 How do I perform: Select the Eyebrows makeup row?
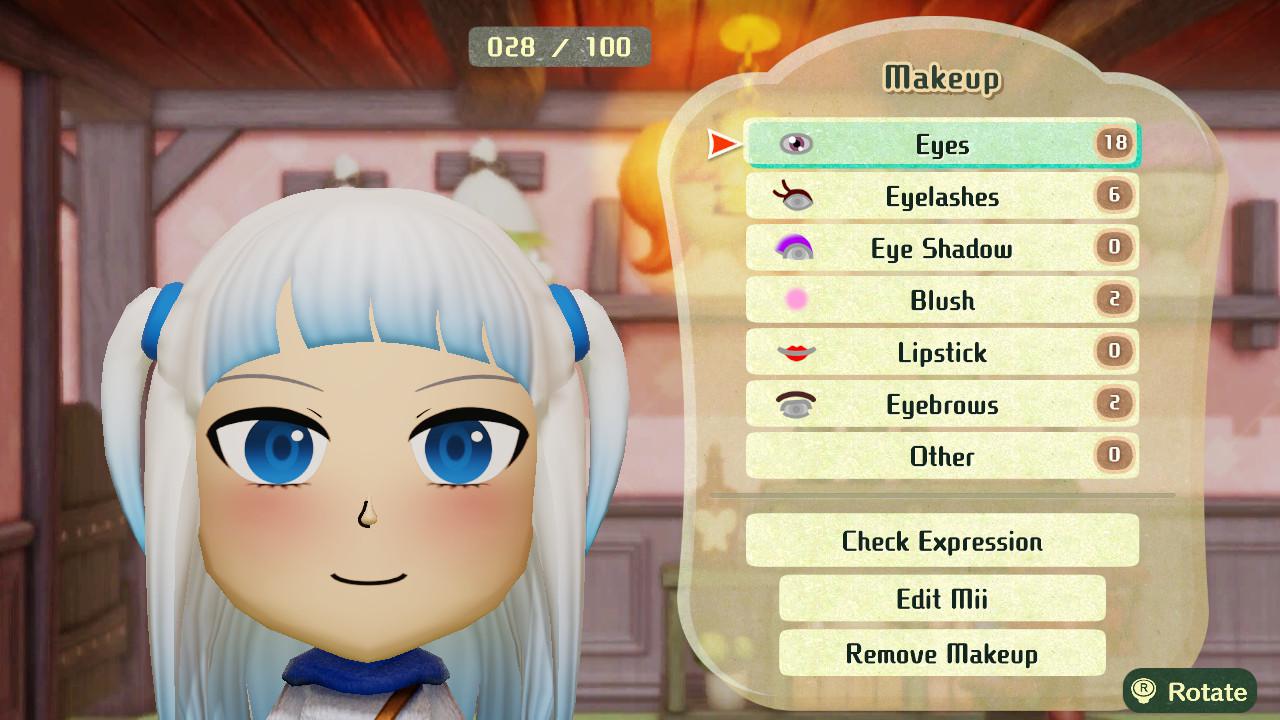[940, 404]
